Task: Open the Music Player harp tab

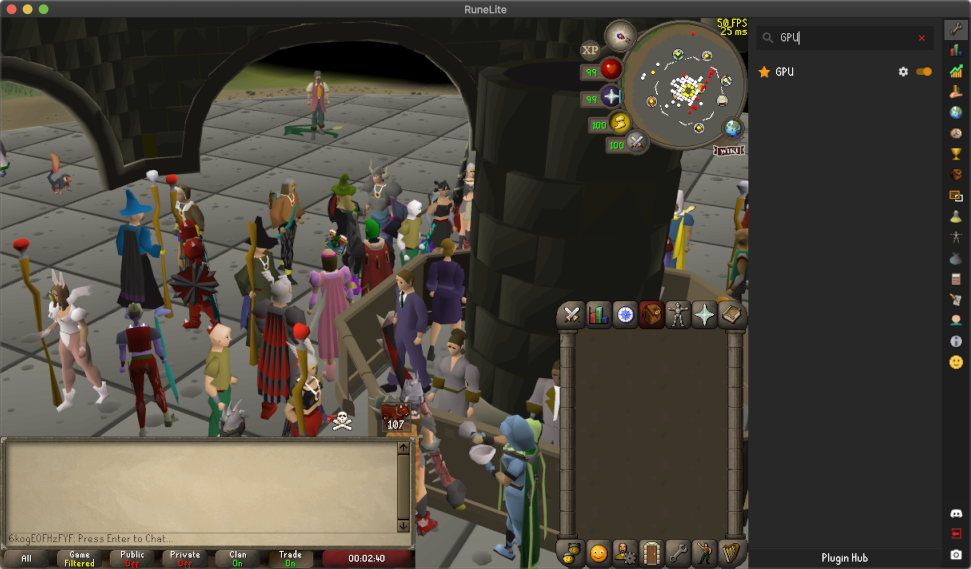Action: tap(734, 552)
